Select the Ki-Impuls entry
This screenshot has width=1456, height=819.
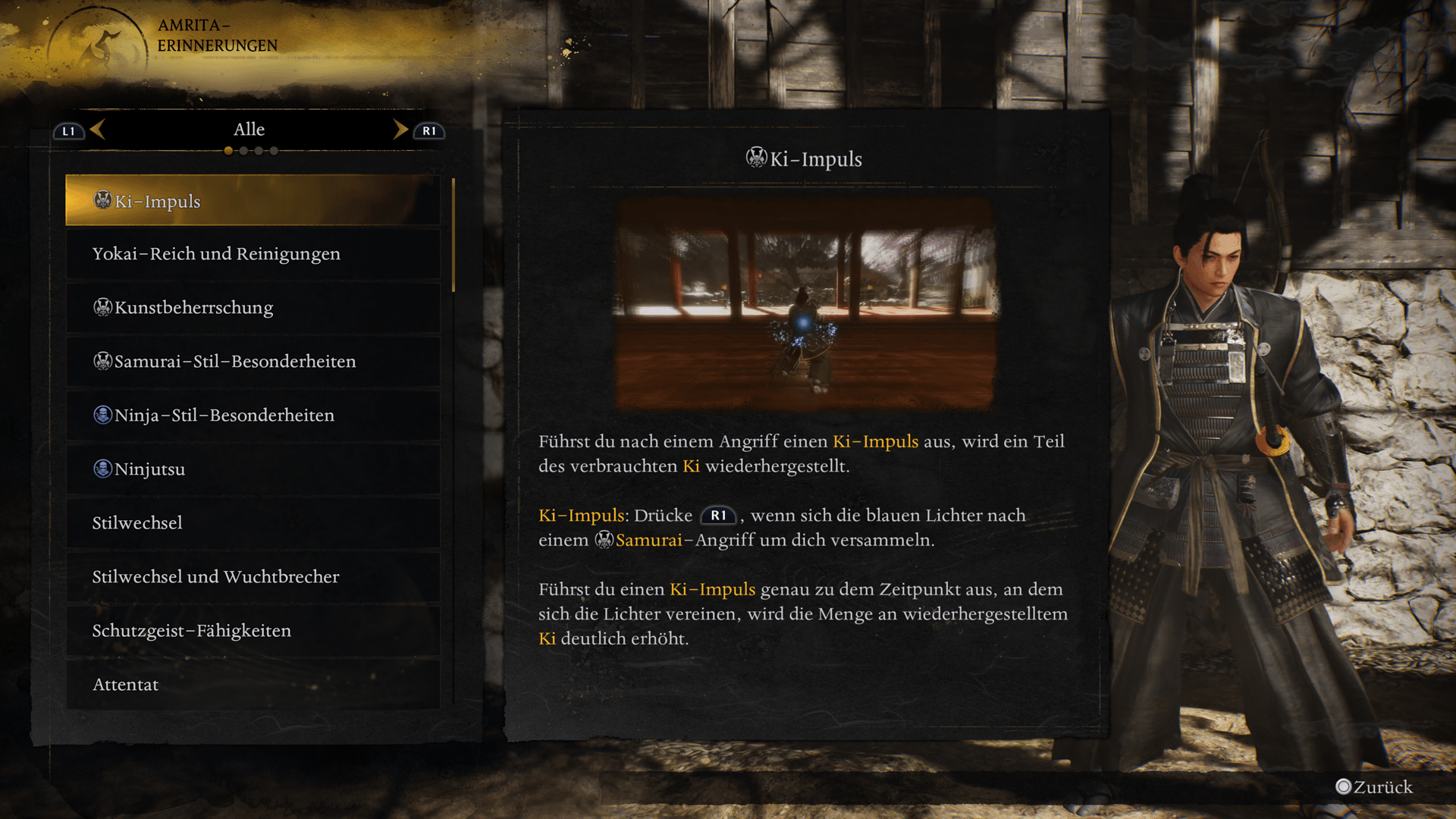click(x=253, y=201)
